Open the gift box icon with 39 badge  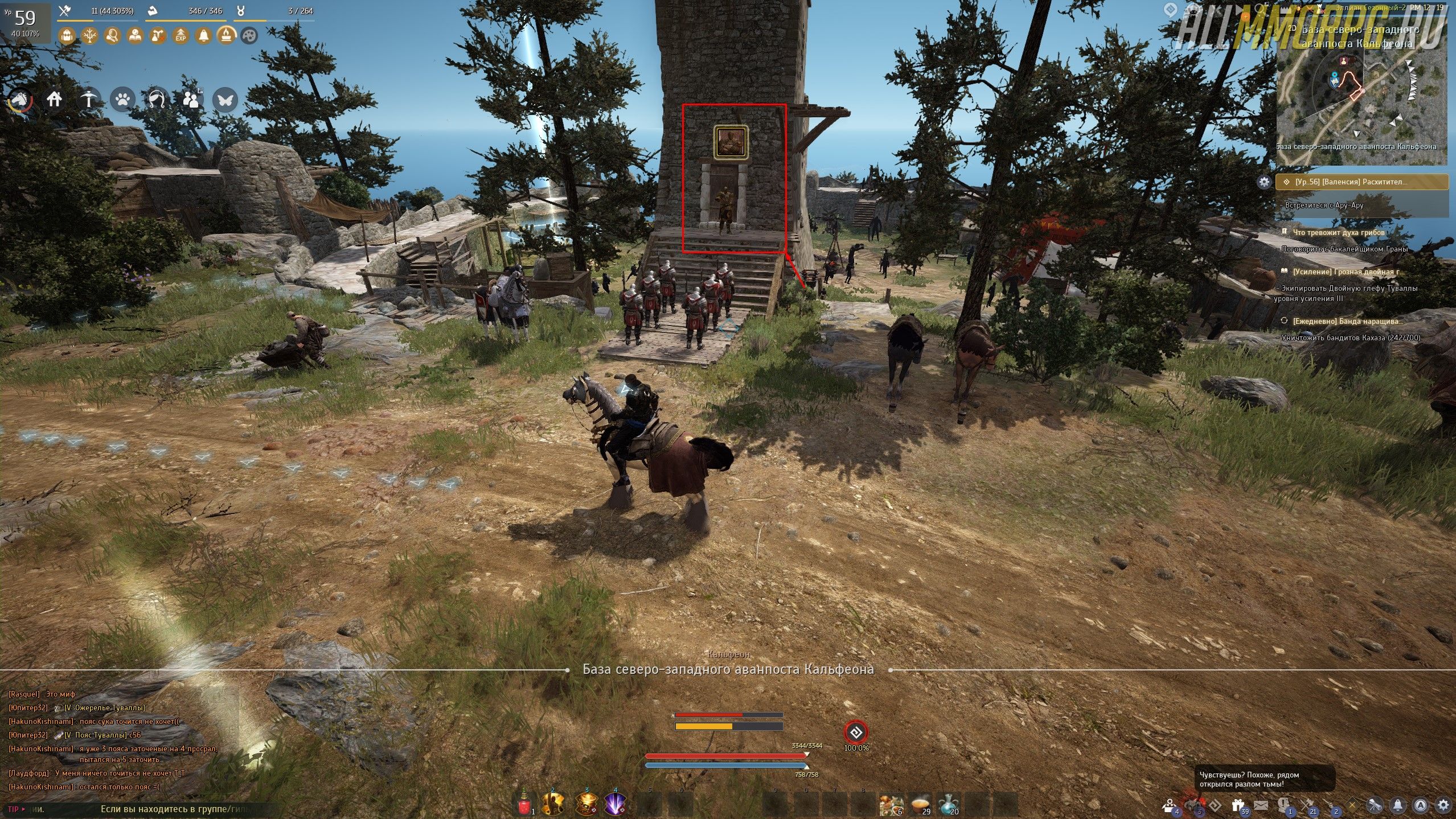[x=1237, y=805]
